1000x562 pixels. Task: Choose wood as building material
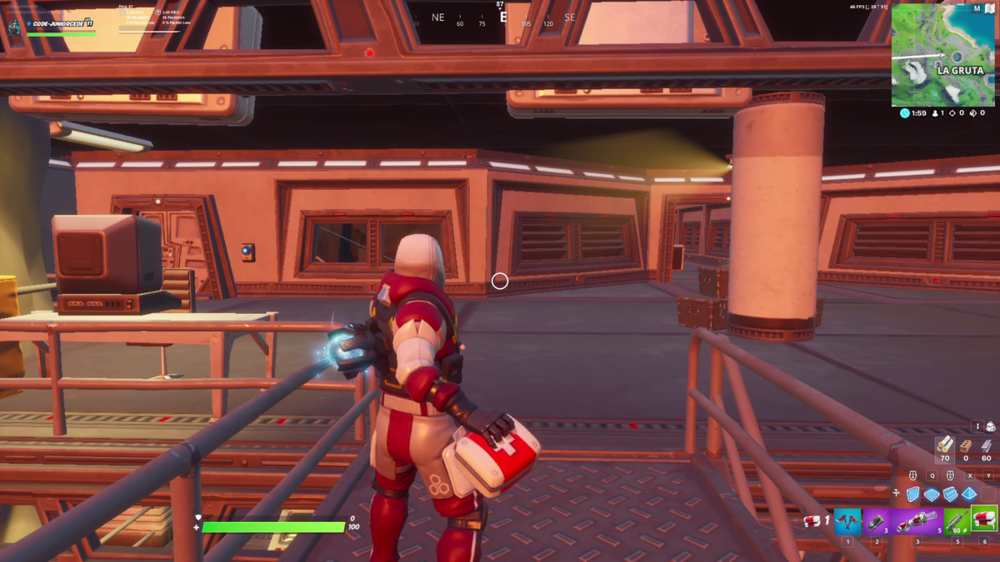(x=944, y=445)
